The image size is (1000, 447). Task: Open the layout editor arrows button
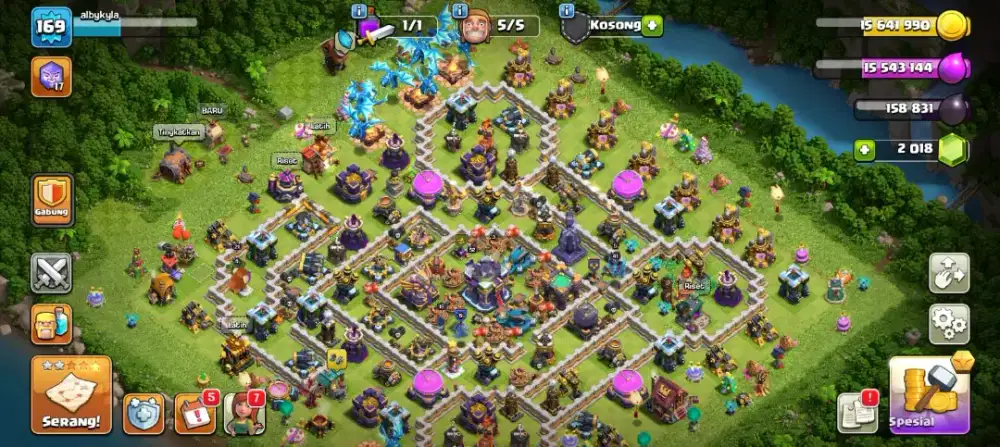pyautogui.click(x=948, y=272)
